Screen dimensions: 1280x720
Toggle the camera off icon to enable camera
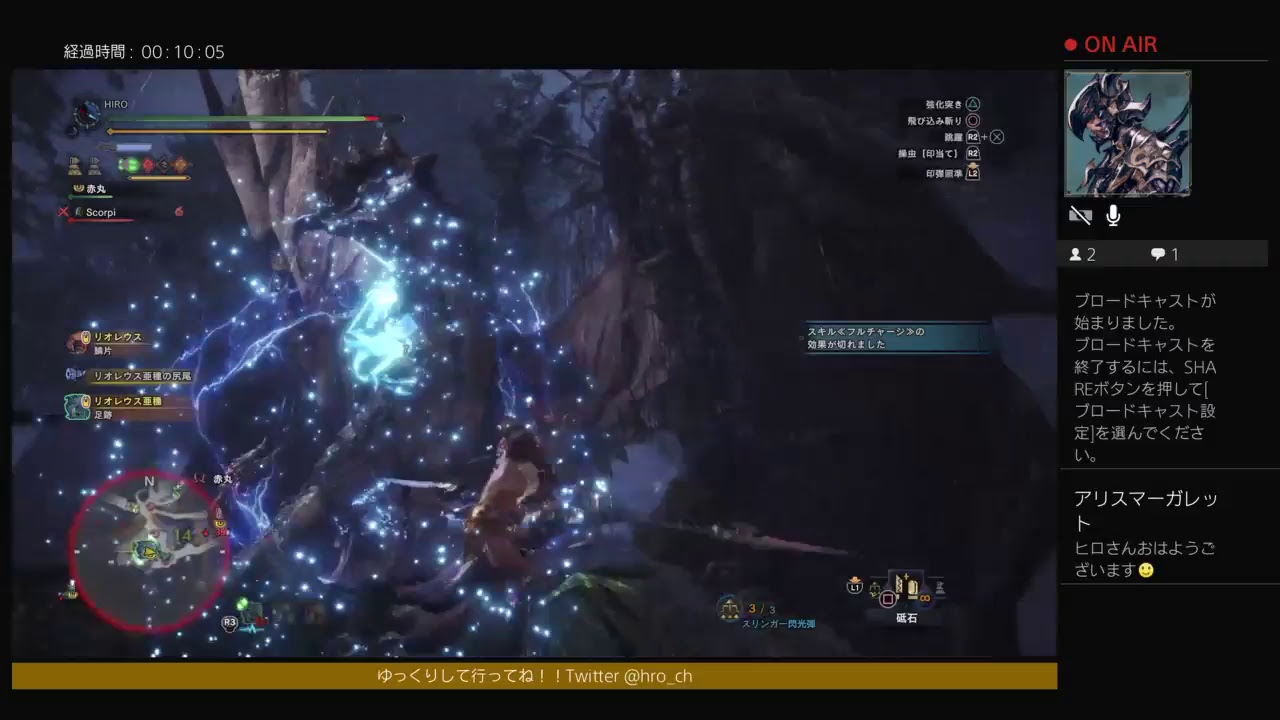tap(1080, 215)
